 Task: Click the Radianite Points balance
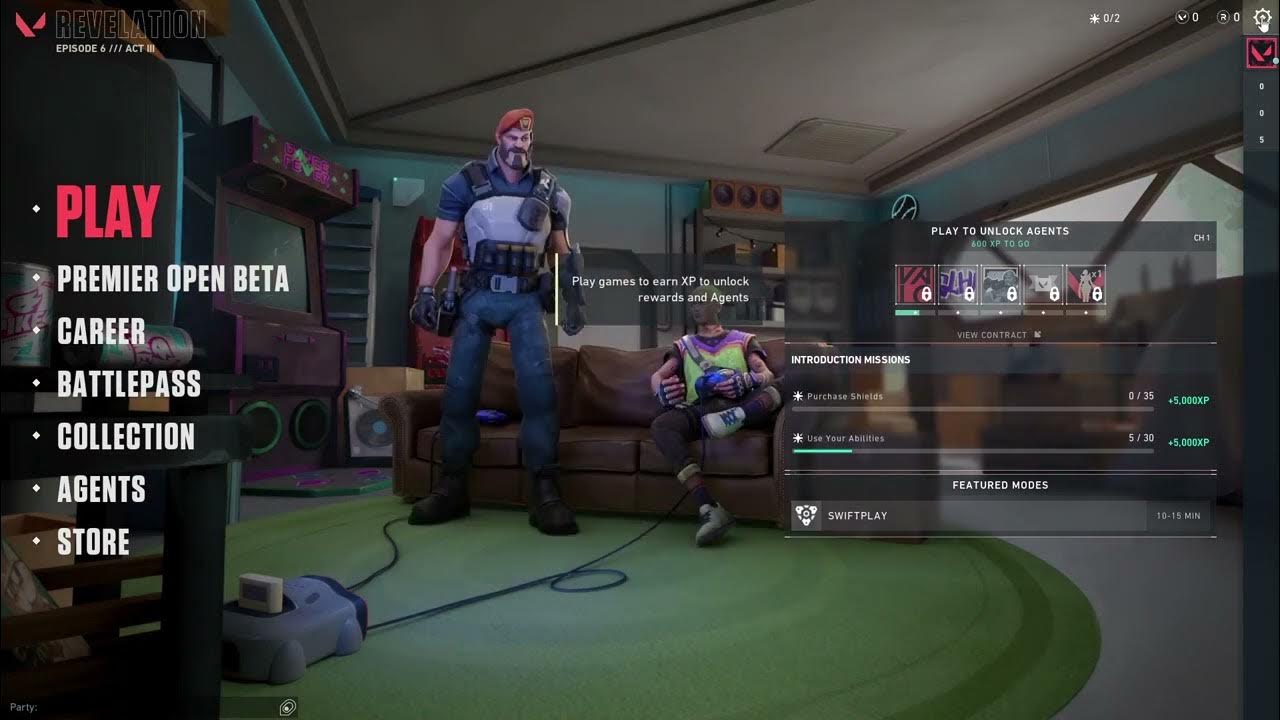1228,18
